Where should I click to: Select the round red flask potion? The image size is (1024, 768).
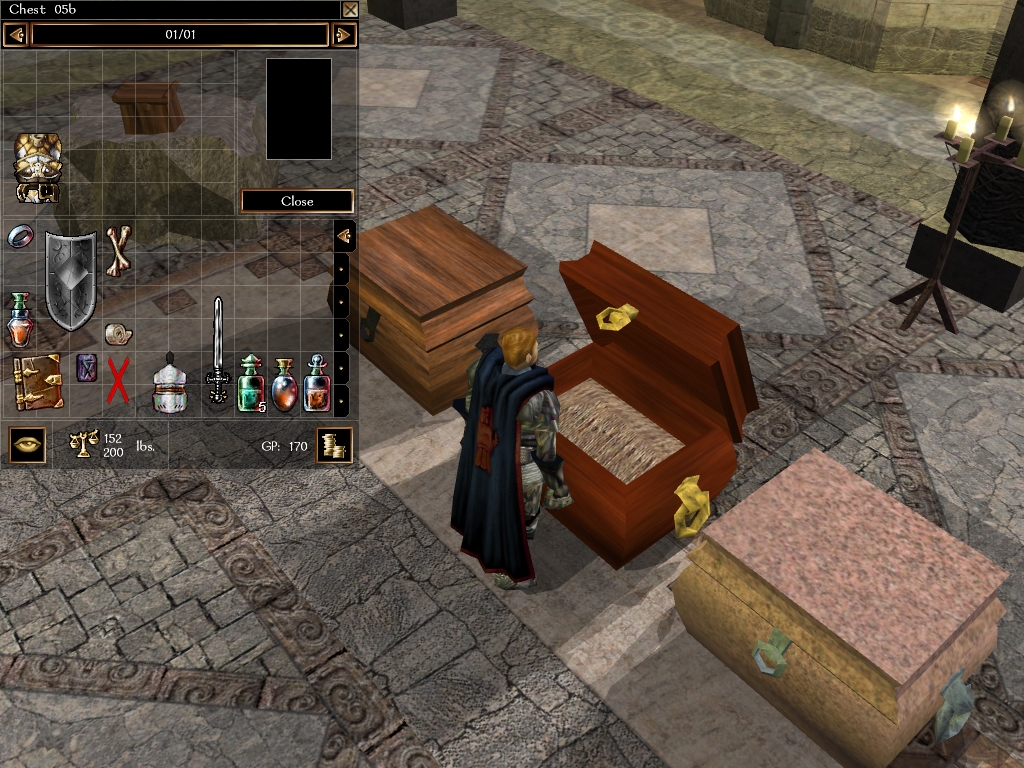283,384
